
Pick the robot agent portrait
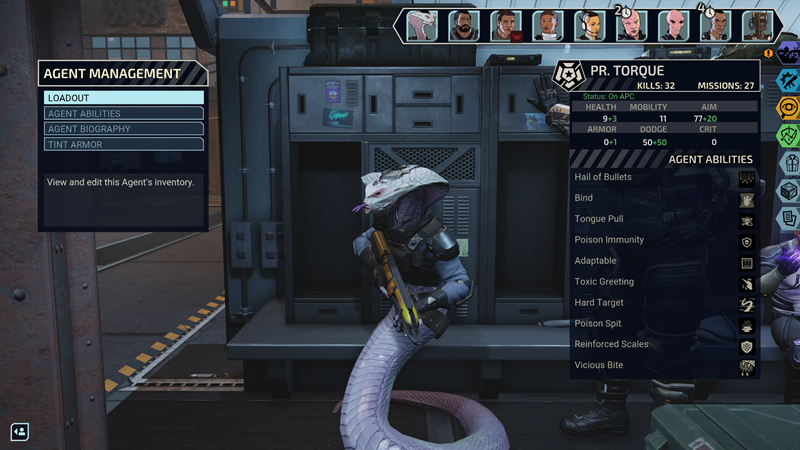click(757, 26)
